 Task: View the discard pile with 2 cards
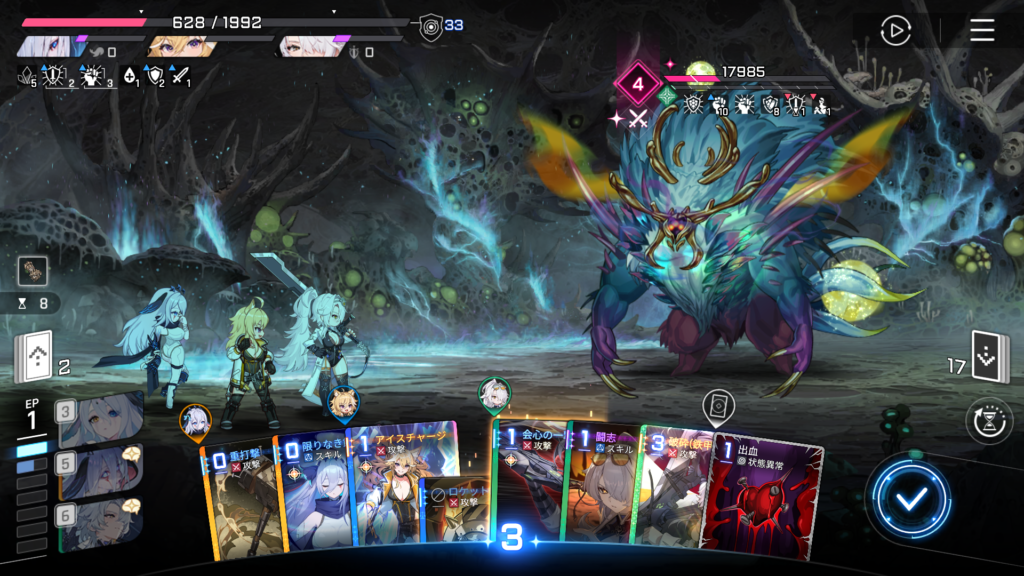[32, 358]
